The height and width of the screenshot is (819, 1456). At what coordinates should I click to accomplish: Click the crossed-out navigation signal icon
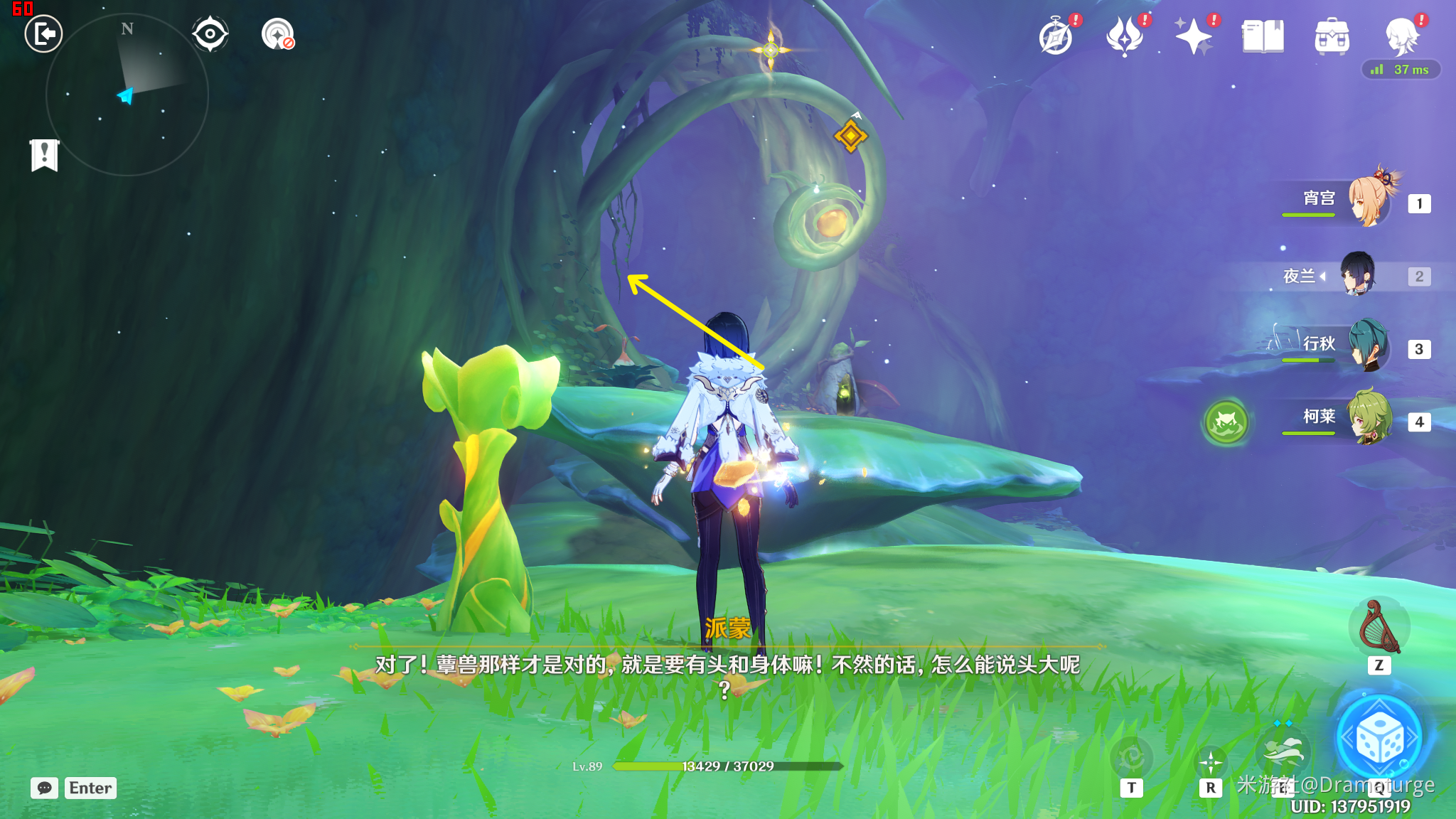pyautogui.click(x=278, y=34)
